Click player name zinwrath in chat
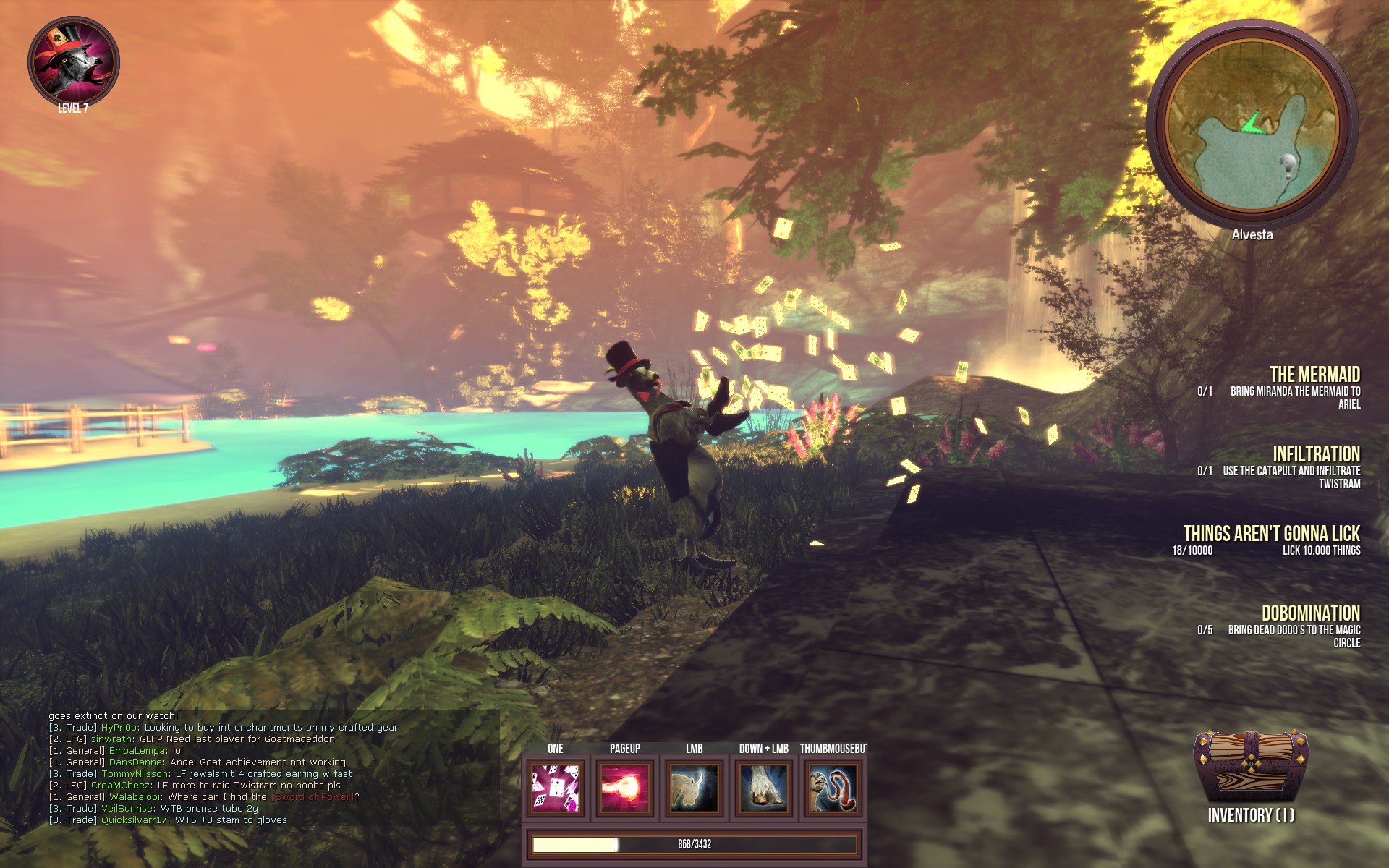Image resolution: width=1389 pixels, height=868 pixels. tap(111, 739)
